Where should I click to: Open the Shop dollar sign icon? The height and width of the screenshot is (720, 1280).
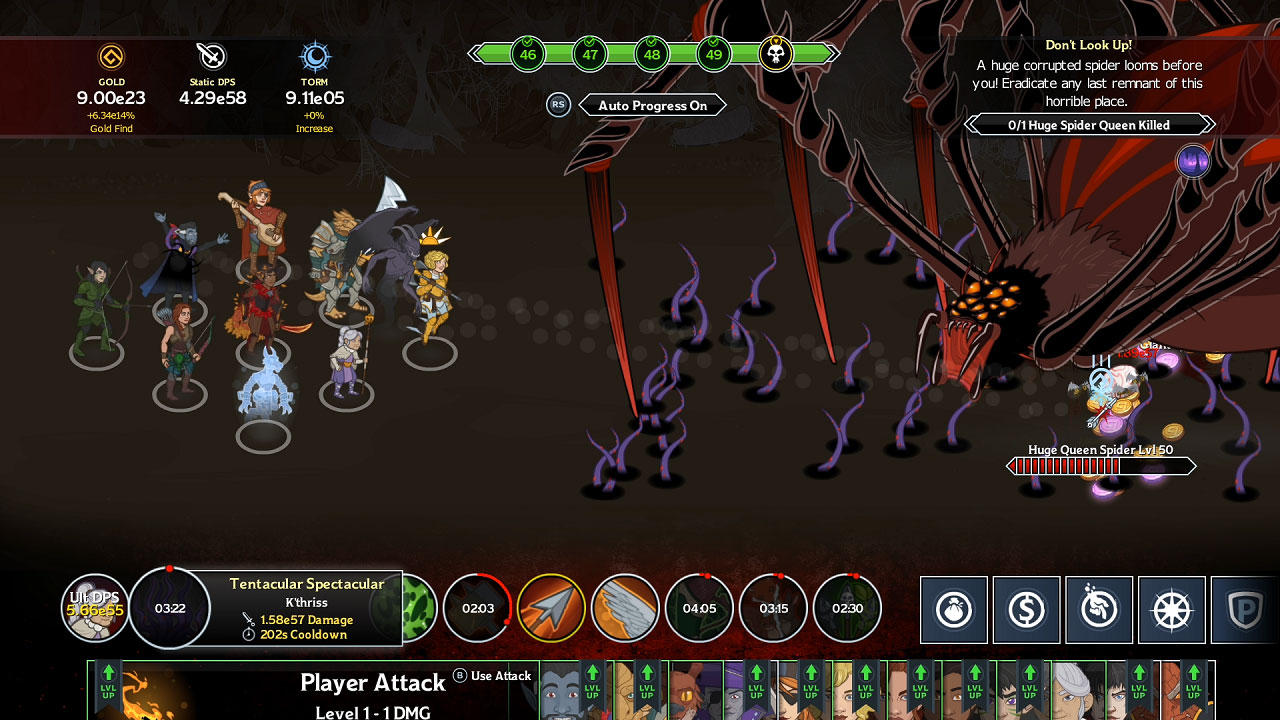point(1027,609)
